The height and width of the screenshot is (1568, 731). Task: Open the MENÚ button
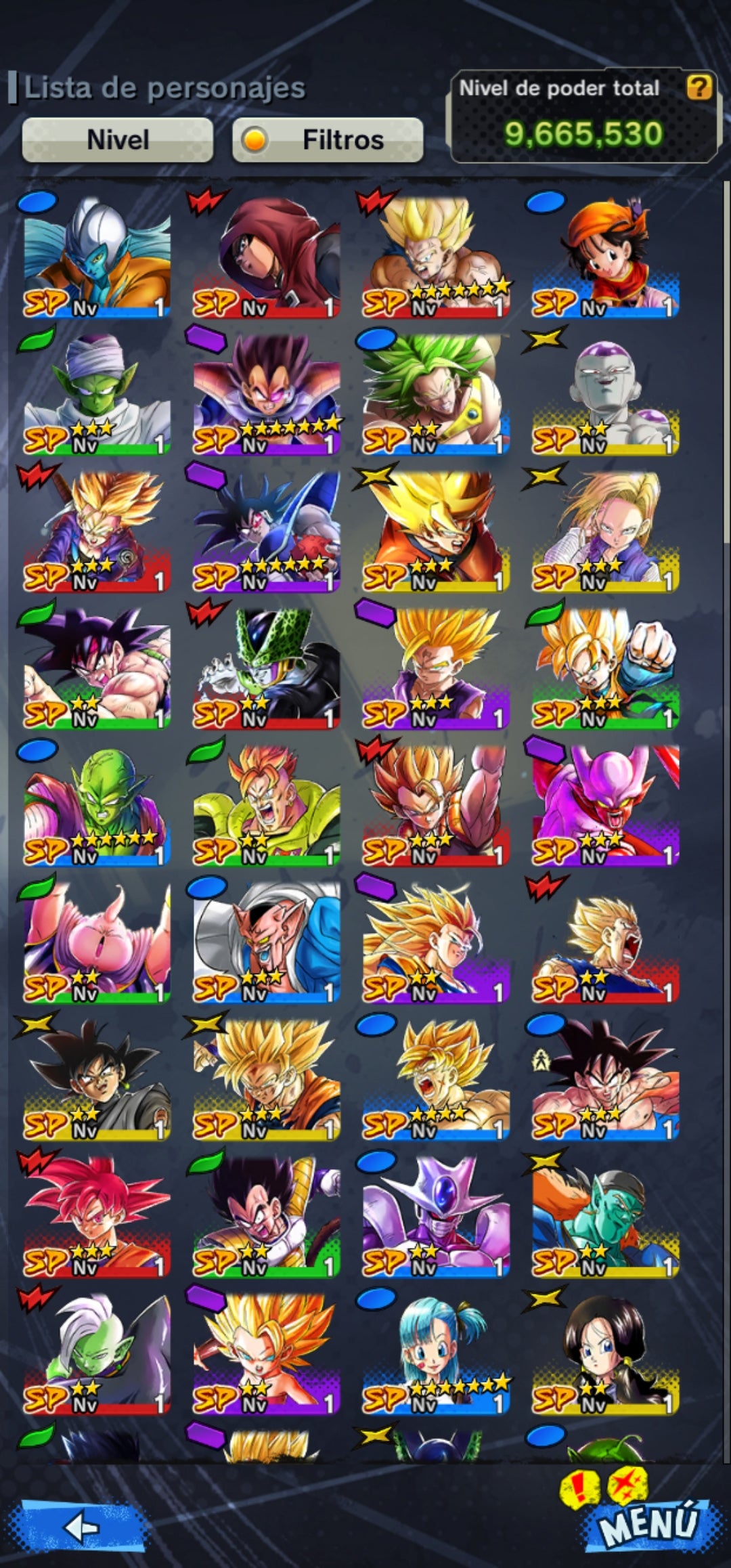click(x=647, y=1523)
